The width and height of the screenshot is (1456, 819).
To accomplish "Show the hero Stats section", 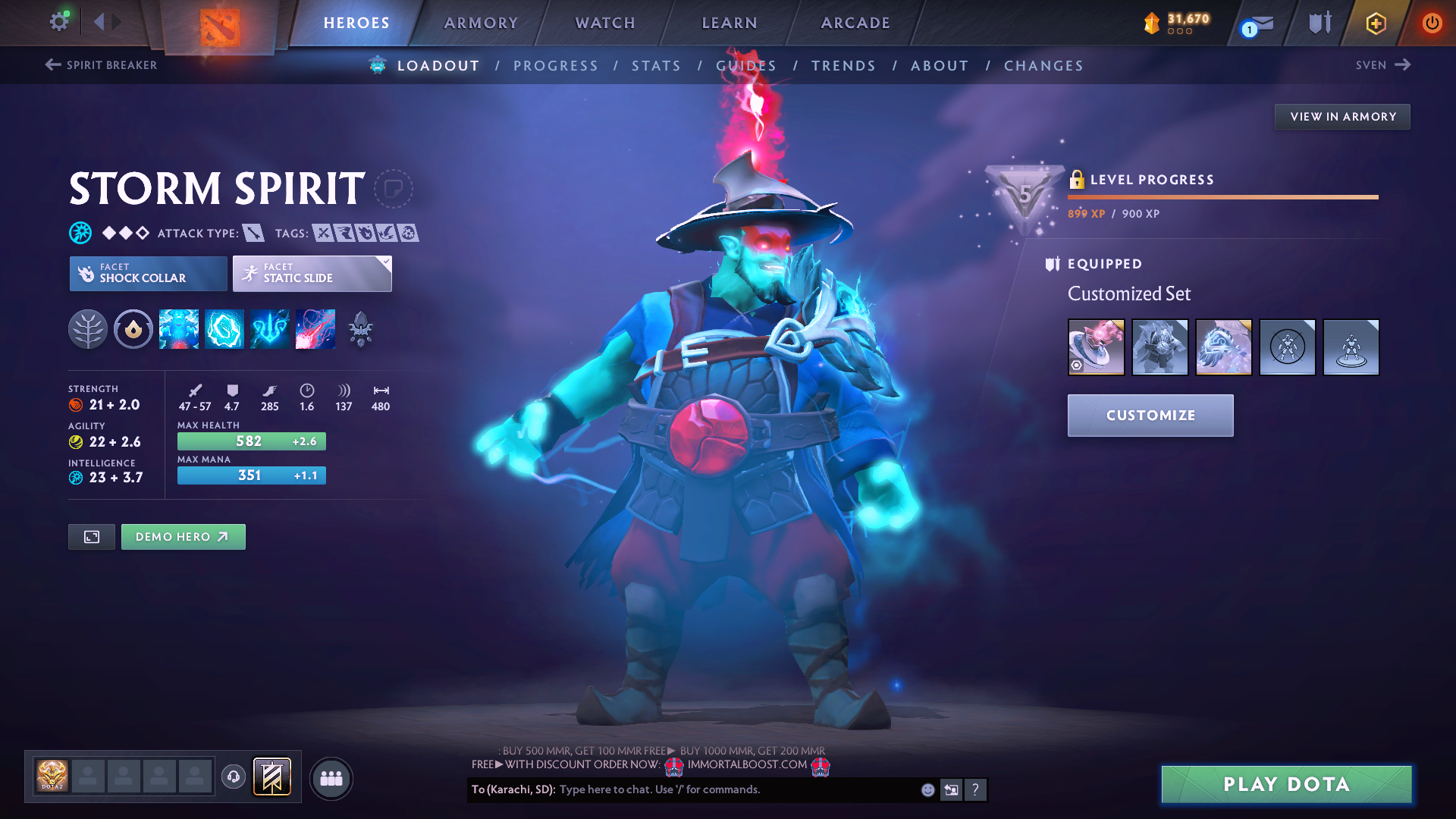I will [656, 66].
